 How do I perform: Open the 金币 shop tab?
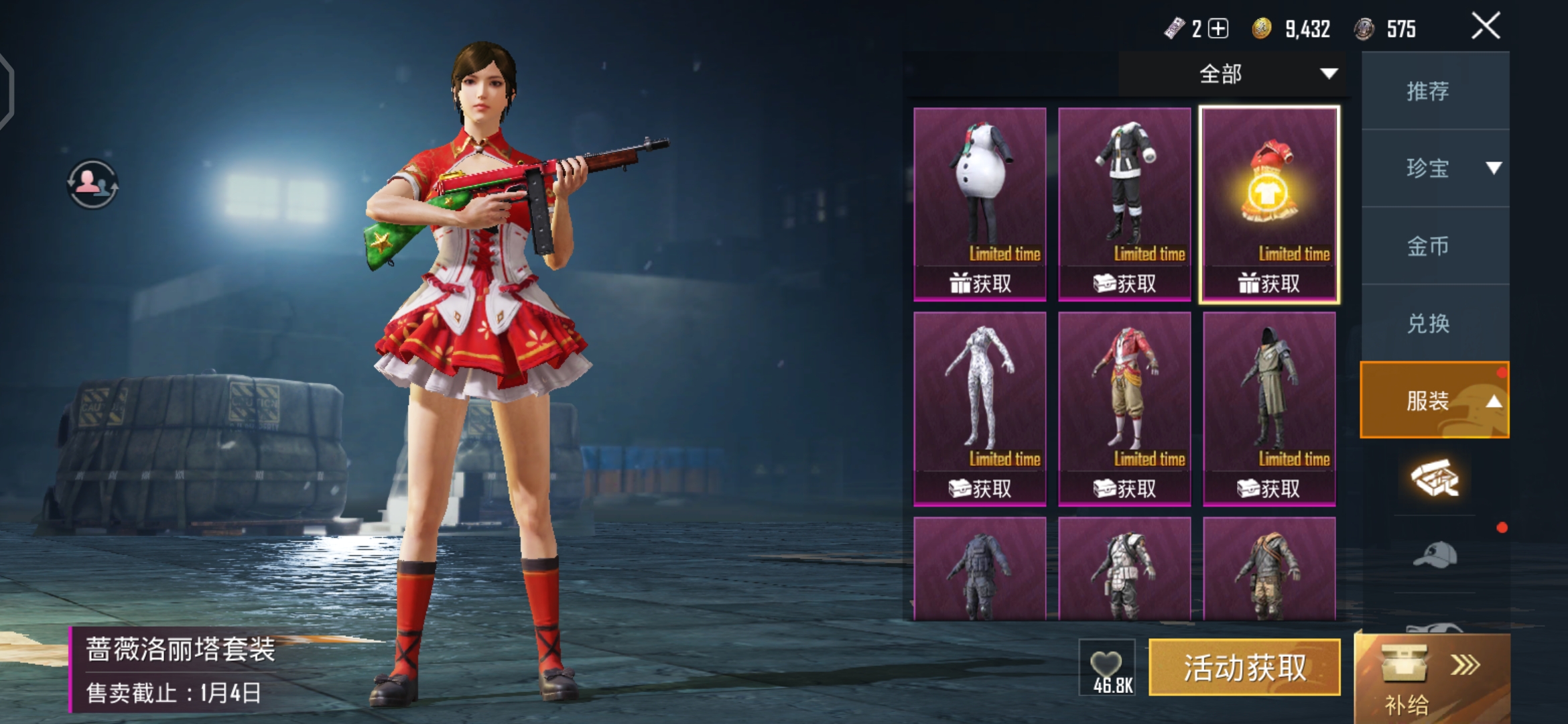[x=1429, y=246]
